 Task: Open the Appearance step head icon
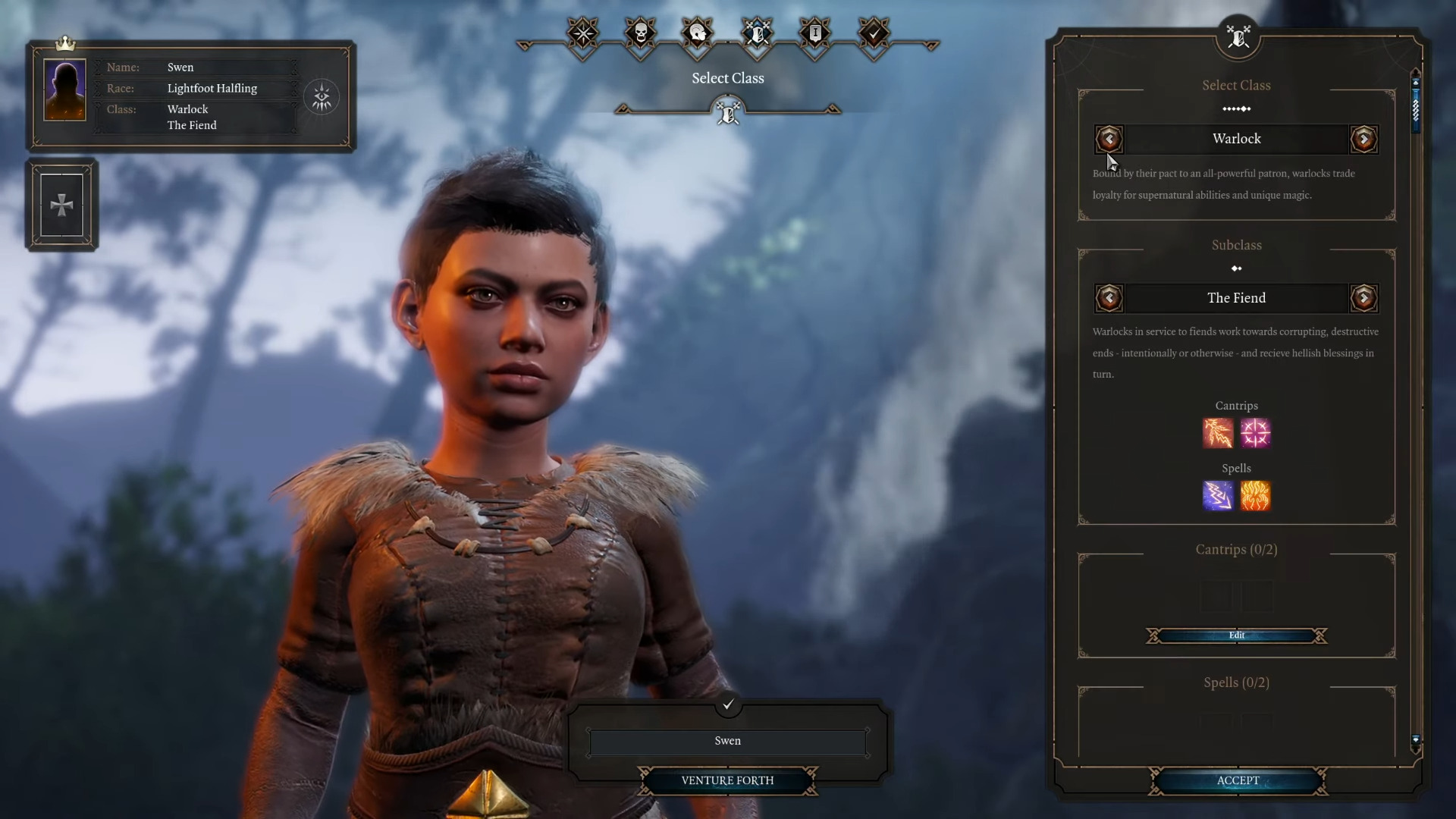tap(698, 33)
